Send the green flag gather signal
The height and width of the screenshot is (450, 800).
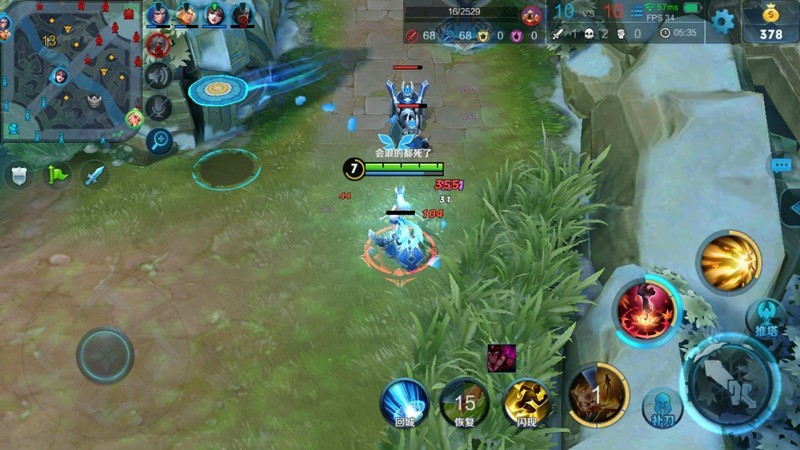pos(57,175)
